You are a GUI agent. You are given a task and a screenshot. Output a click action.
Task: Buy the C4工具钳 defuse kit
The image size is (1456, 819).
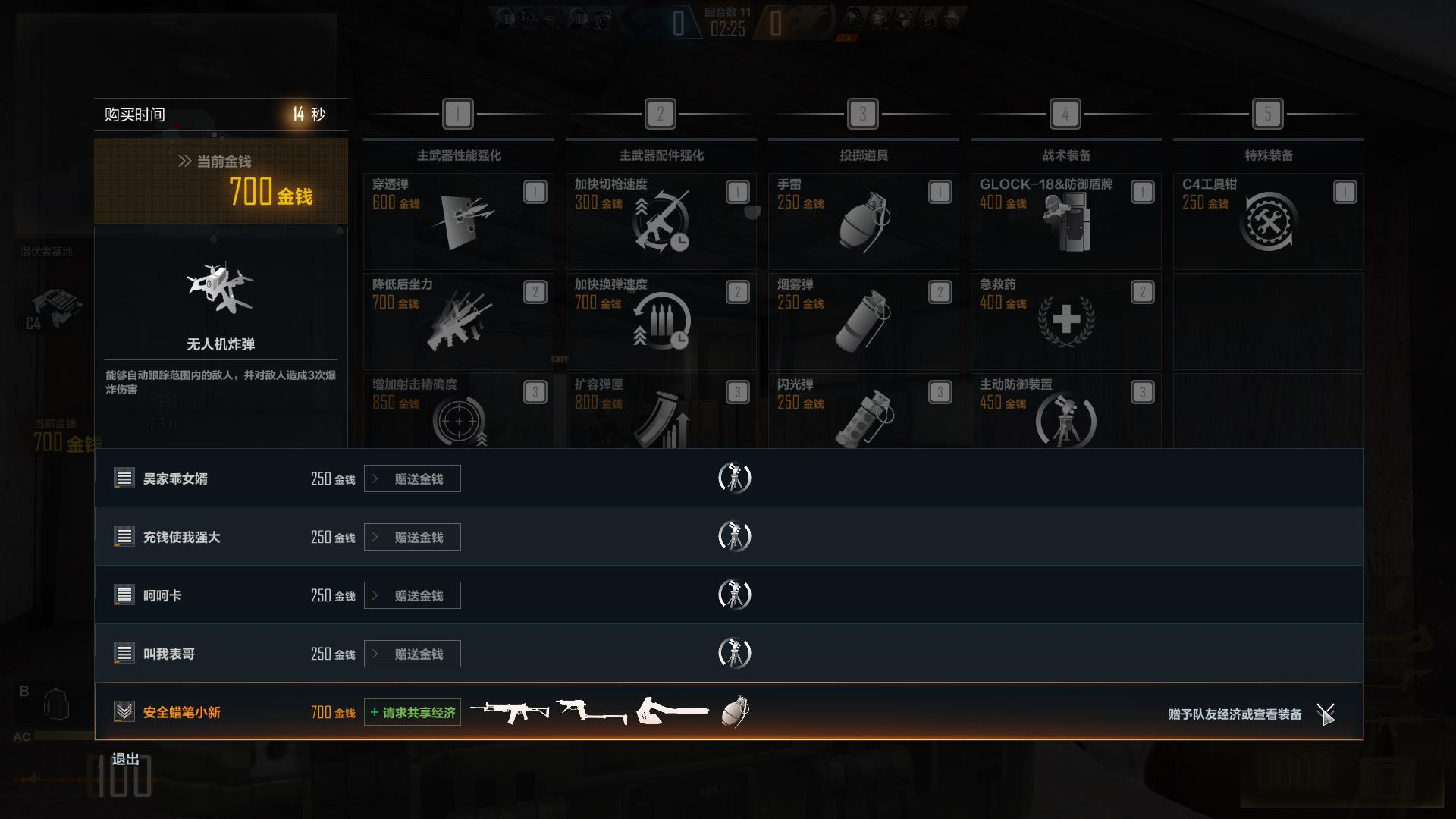pyautogui.click(x=1268, y=221)
